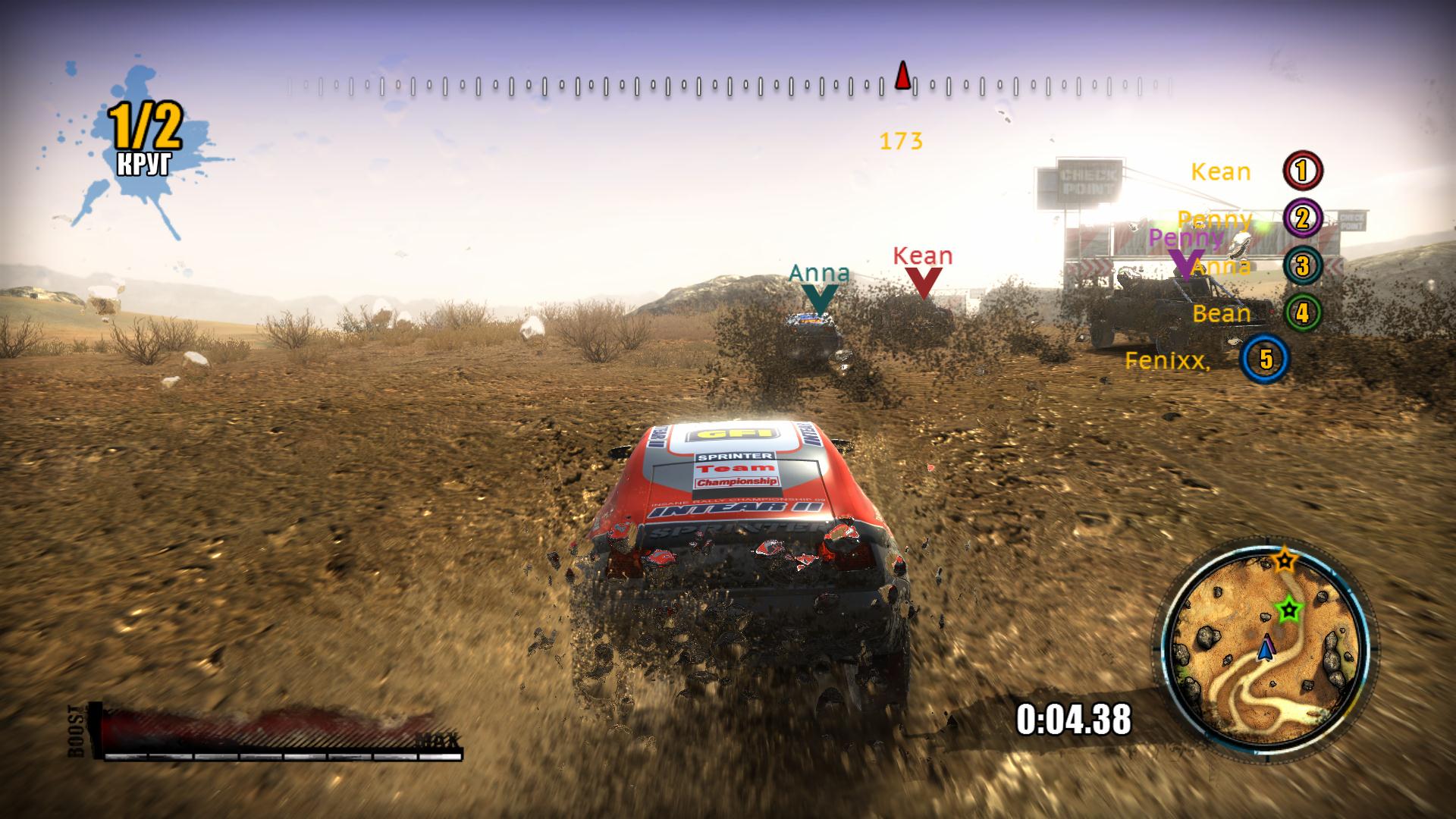Select Anna's third place badge

tap(1302, 265)
